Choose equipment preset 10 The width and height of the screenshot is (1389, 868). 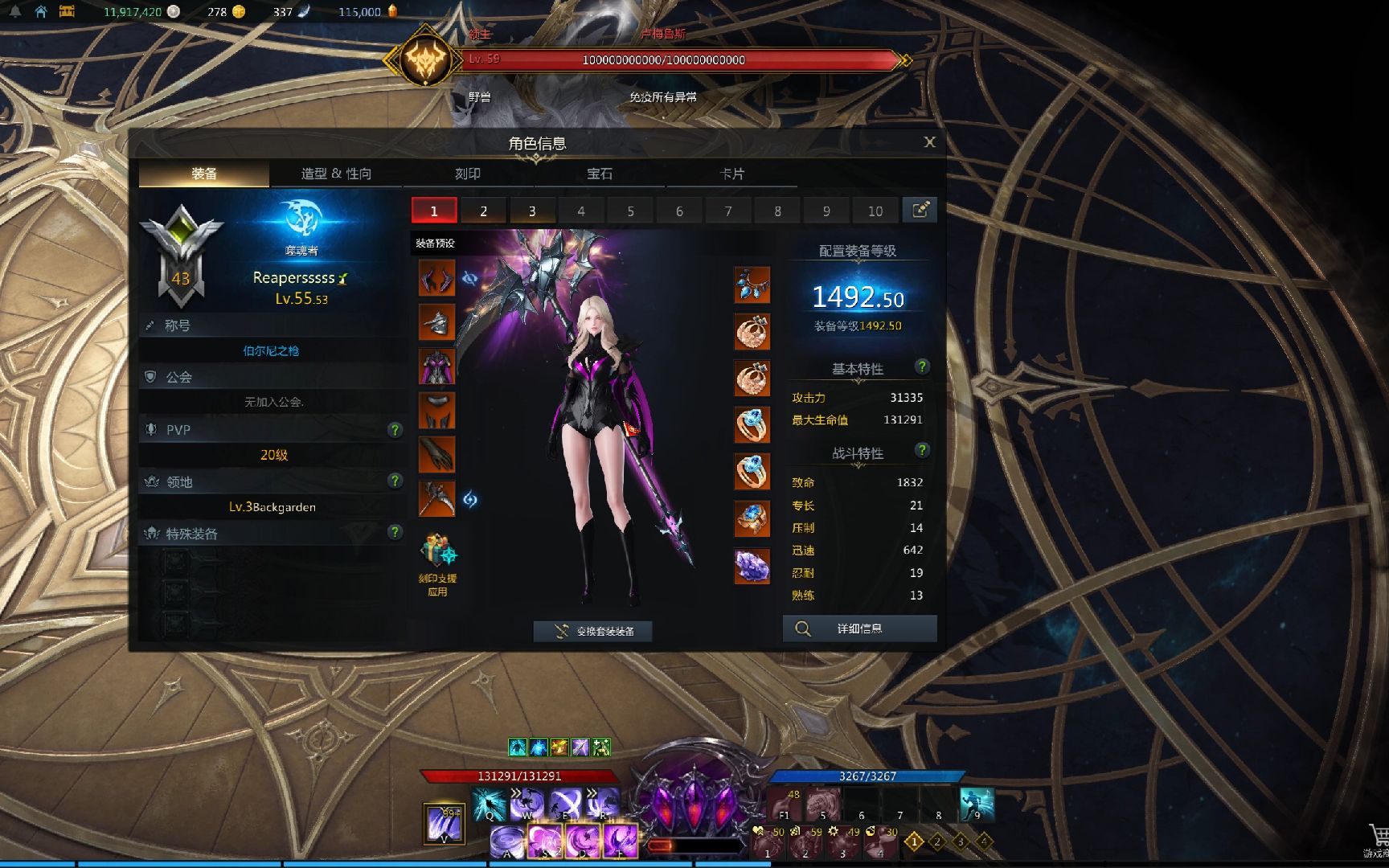tap(875, 211)
